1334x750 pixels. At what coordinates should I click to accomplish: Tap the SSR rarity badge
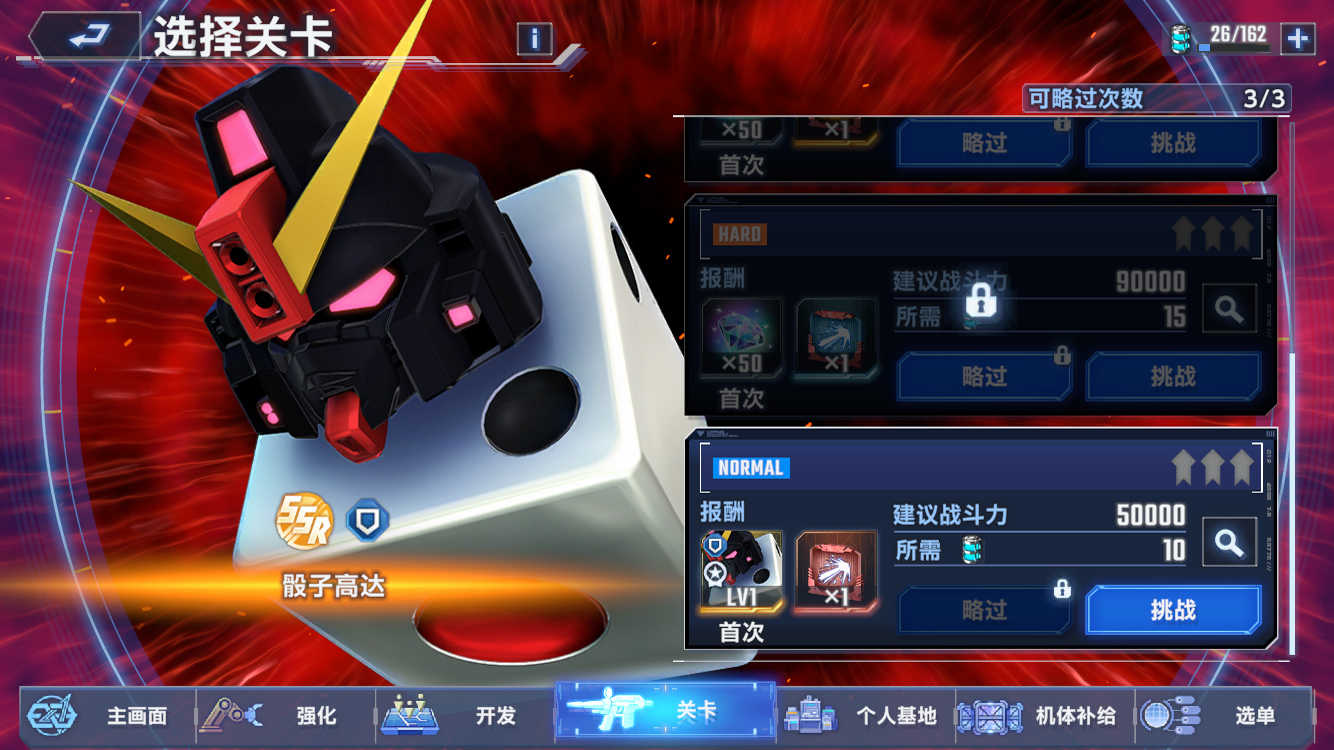point(304,521)
